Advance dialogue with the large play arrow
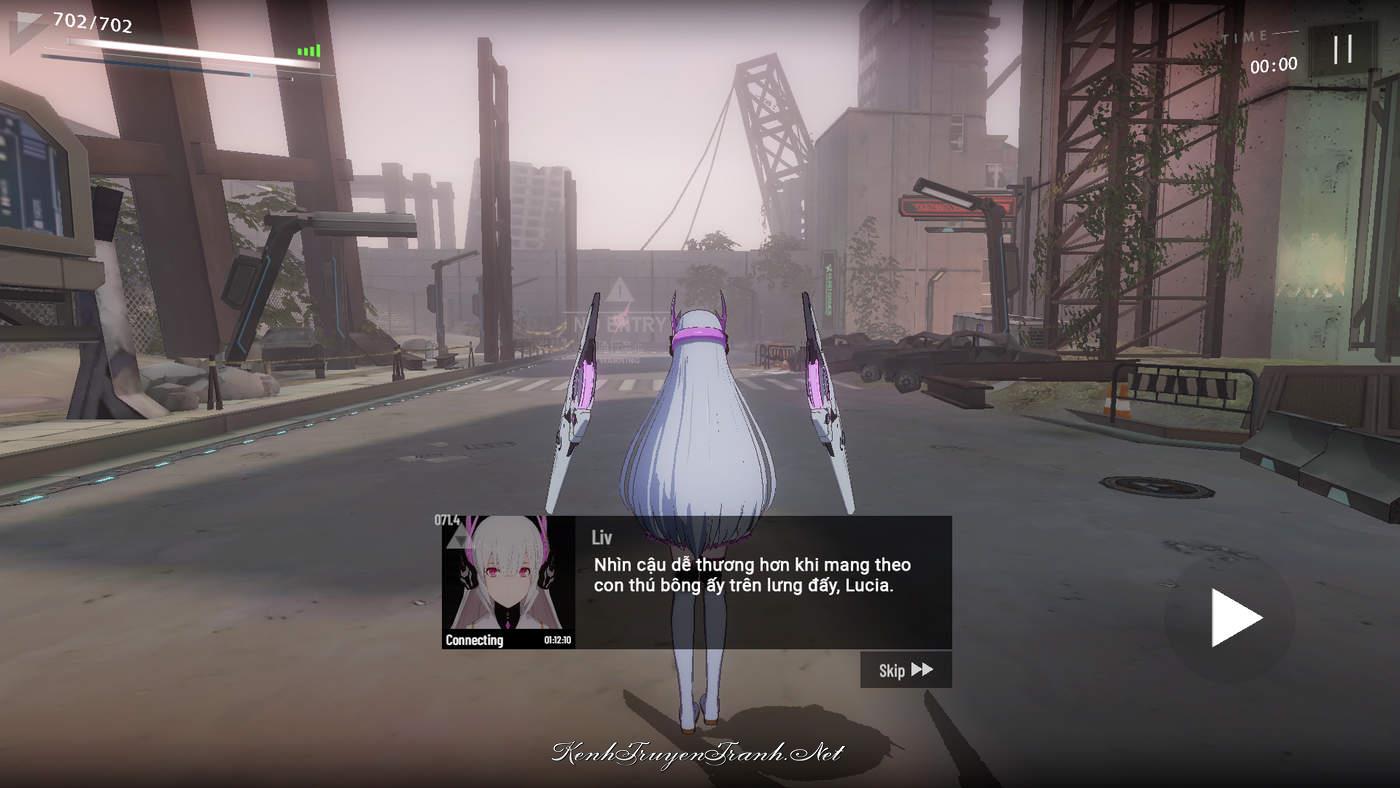The height and width of the screenshot is (788, 1400). click(1234, 618)
